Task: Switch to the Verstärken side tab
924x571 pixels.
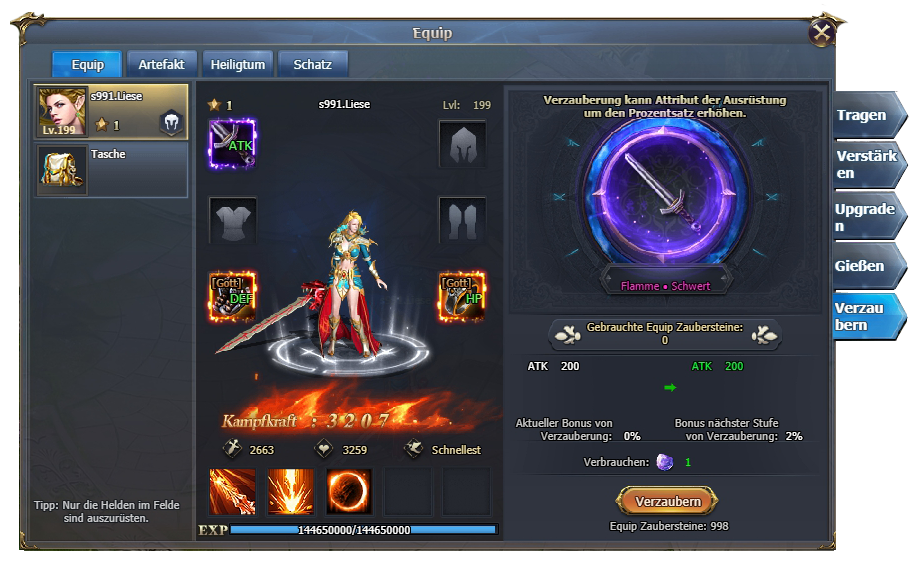Action: 864,165
